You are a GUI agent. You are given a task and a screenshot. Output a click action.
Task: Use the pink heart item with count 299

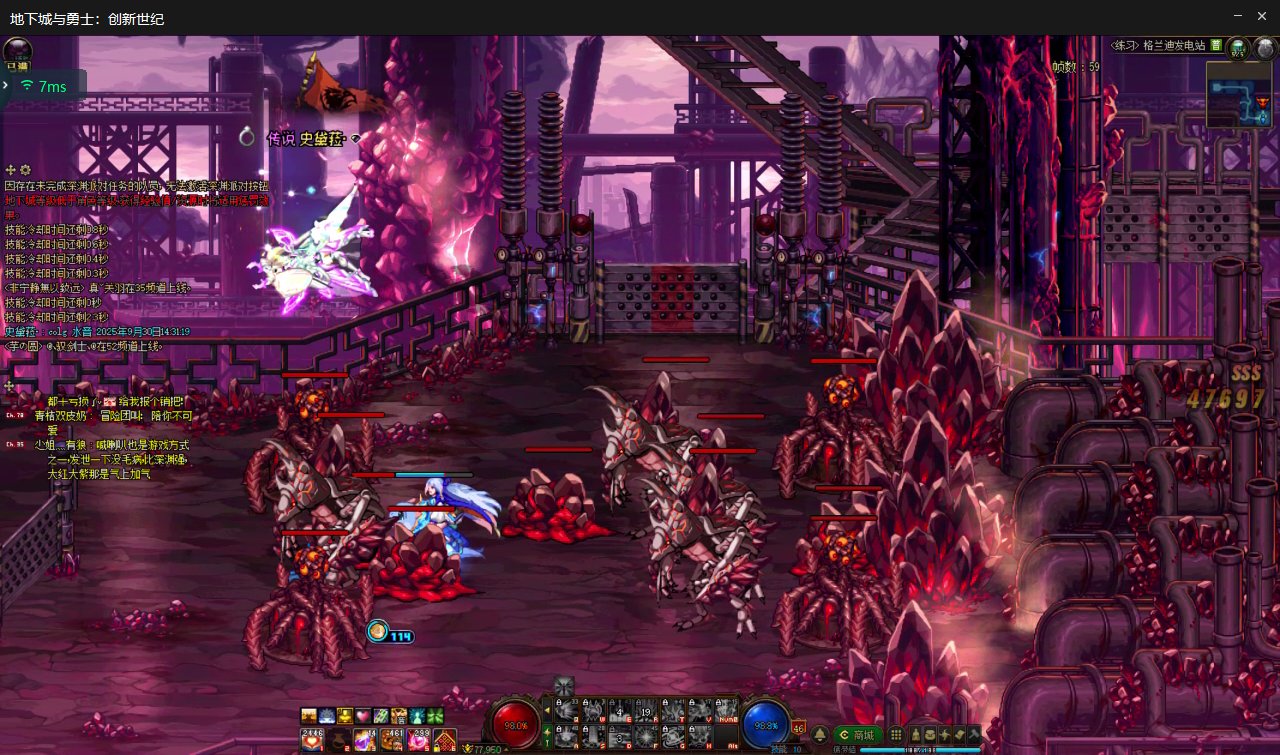[x=418, y=741]
